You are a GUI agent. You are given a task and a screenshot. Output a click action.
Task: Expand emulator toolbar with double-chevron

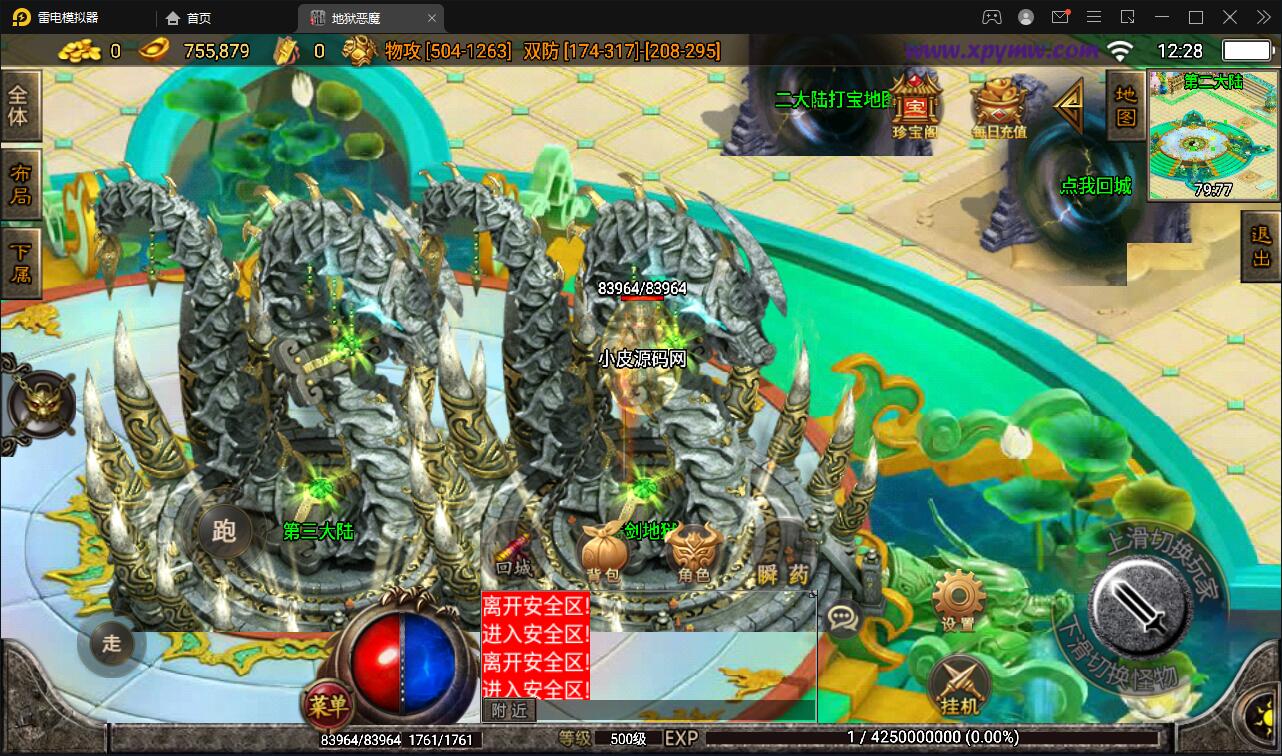1262,17
